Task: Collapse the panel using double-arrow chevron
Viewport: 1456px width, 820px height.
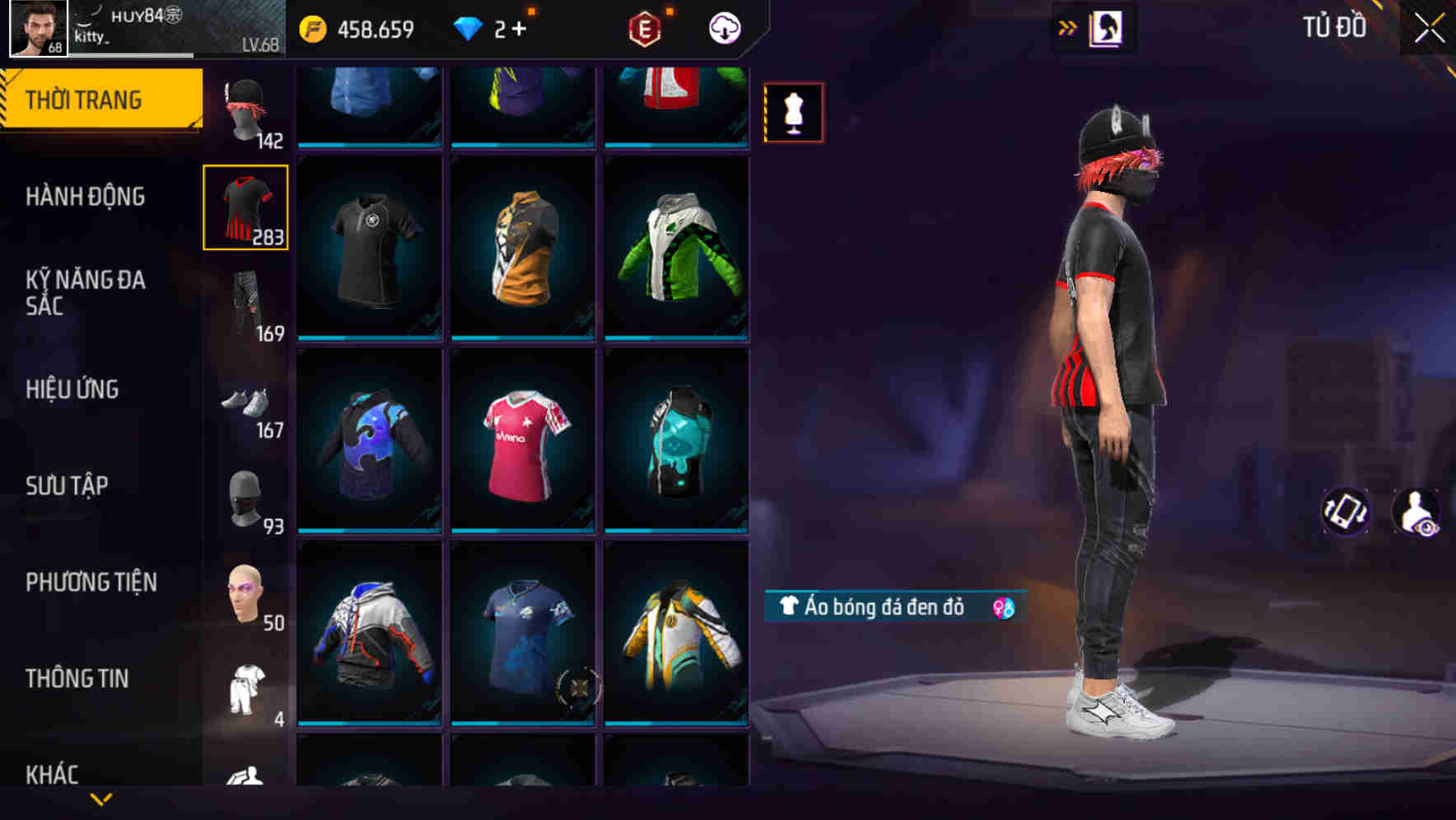Action: (x=1068, y=26)
